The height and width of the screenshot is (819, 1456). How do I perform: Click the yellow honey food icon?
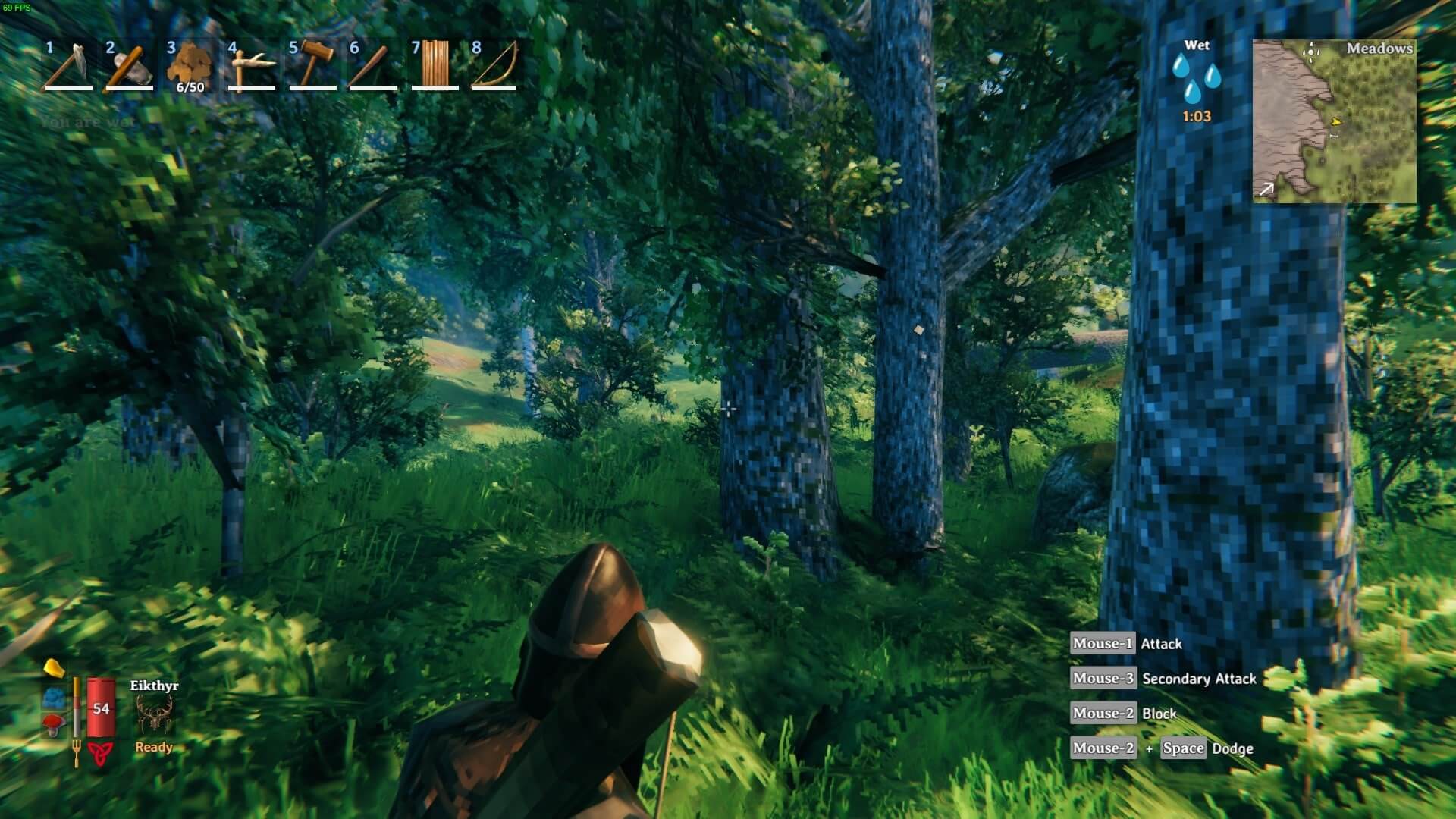[52, 668]
